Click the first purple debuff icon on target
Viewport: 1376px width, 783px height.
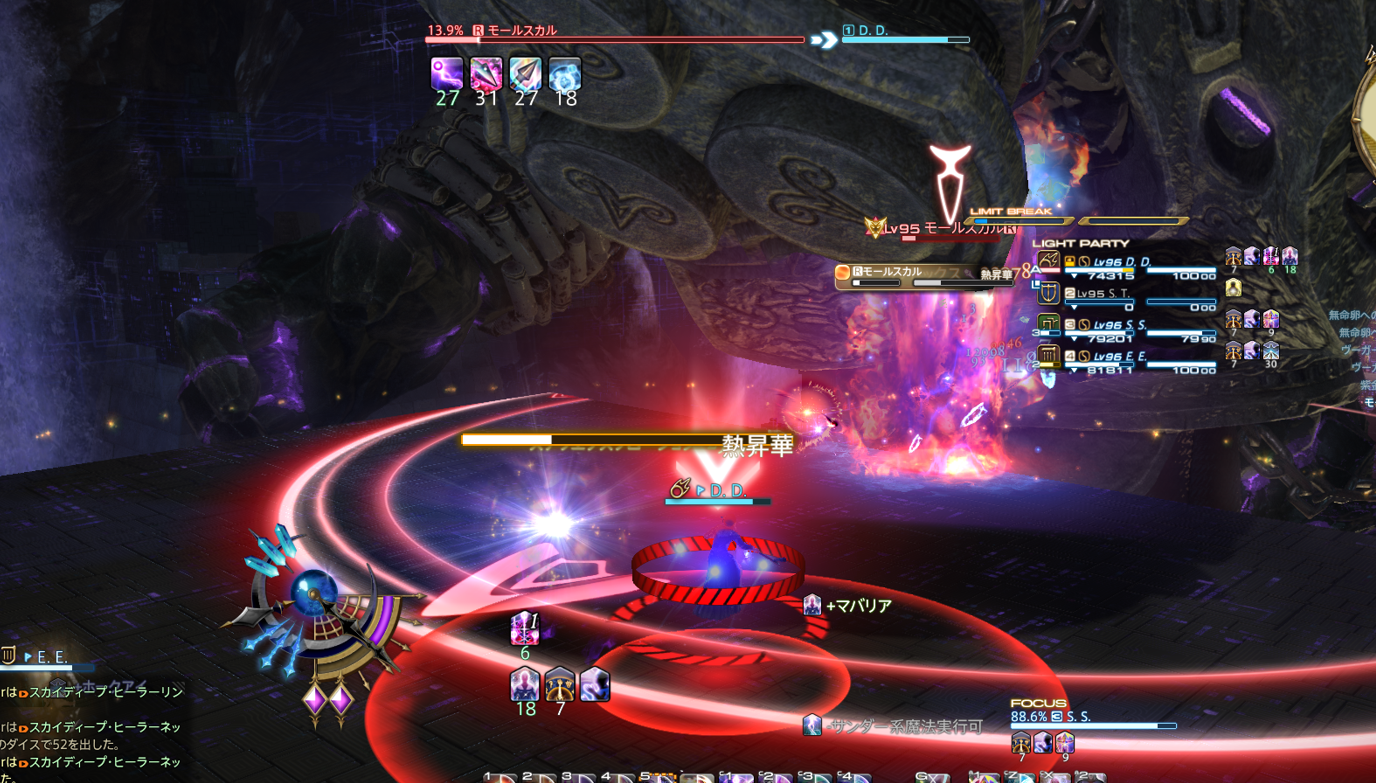tap(446, 74)
